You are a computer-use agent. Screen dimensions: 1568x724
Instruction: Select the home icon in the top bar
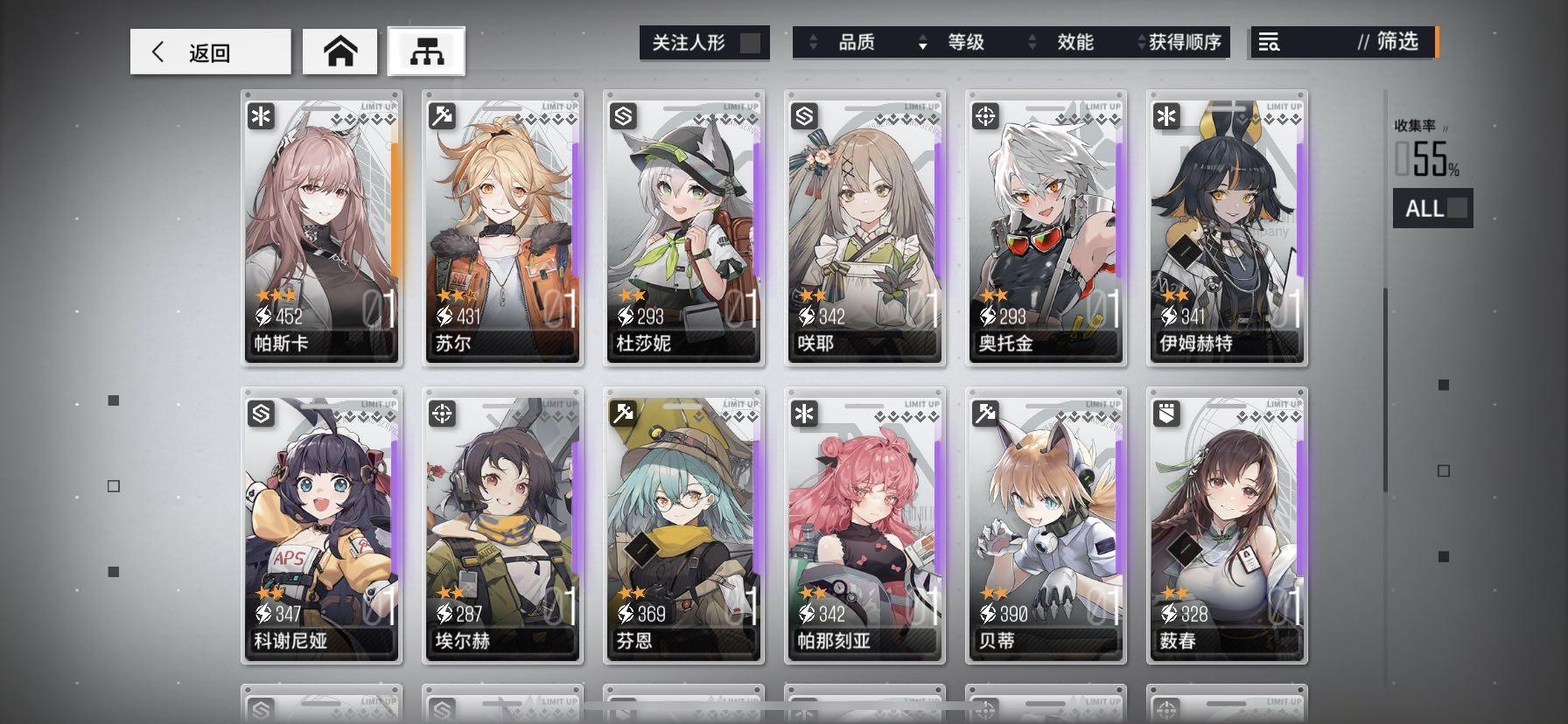tap(340, 51)
